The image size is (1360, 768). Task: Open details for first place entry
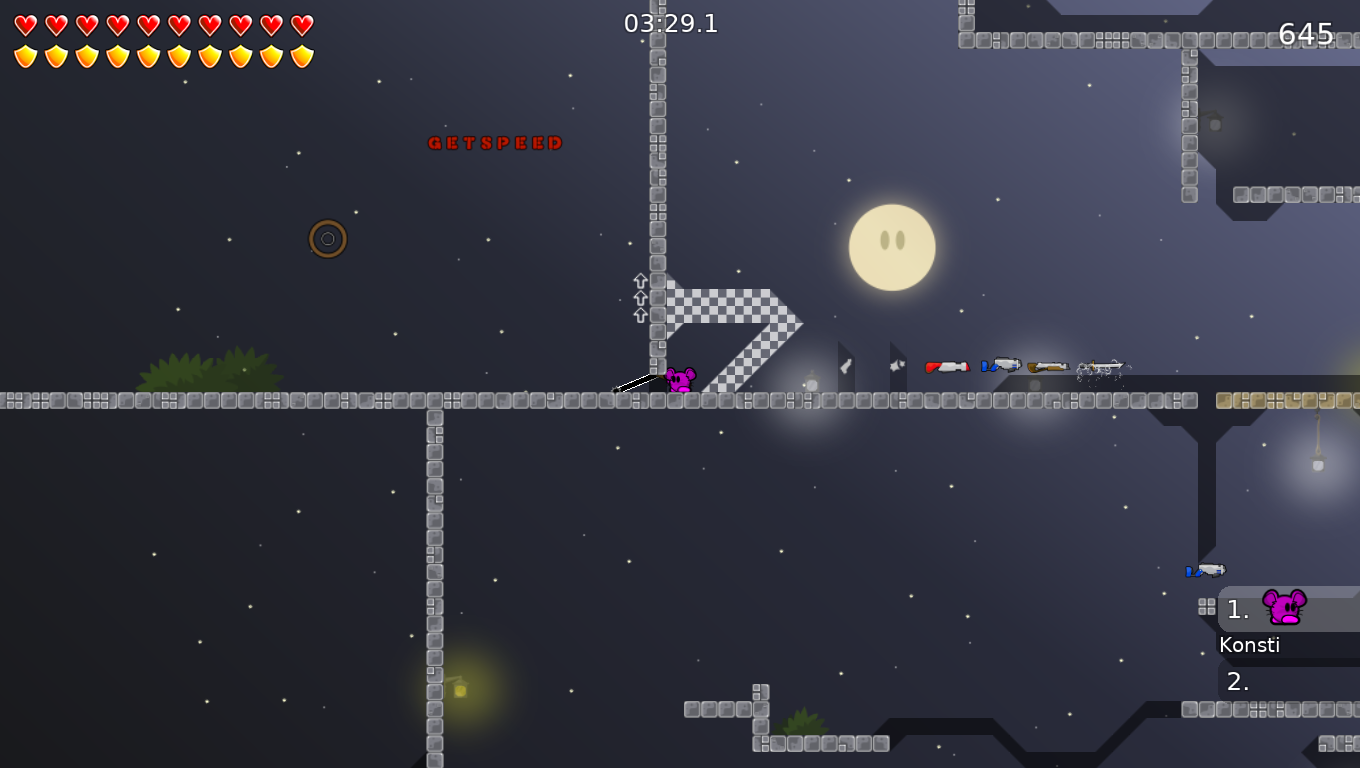tap(1237, 609)
